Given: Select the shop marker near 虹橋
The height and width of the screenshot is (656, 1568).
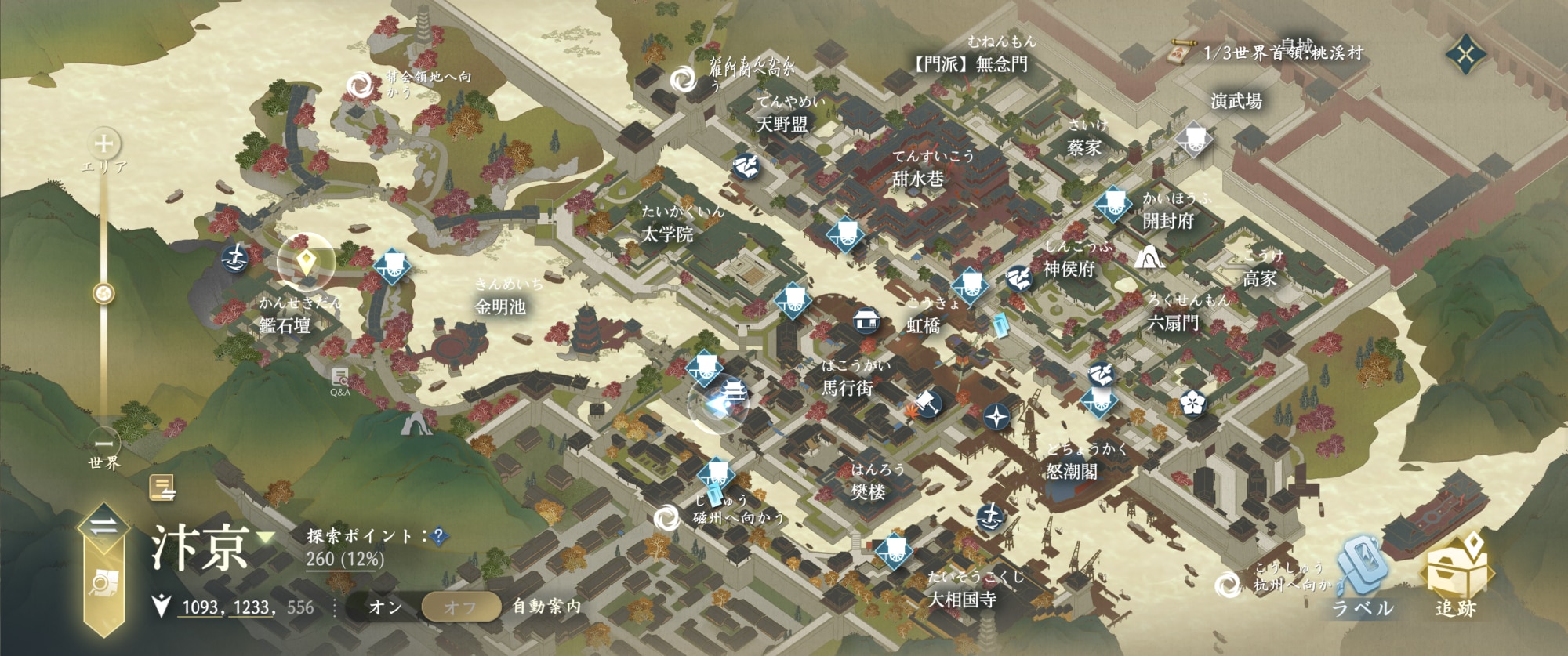Looking at the screenshot, I should click(866, 320).
